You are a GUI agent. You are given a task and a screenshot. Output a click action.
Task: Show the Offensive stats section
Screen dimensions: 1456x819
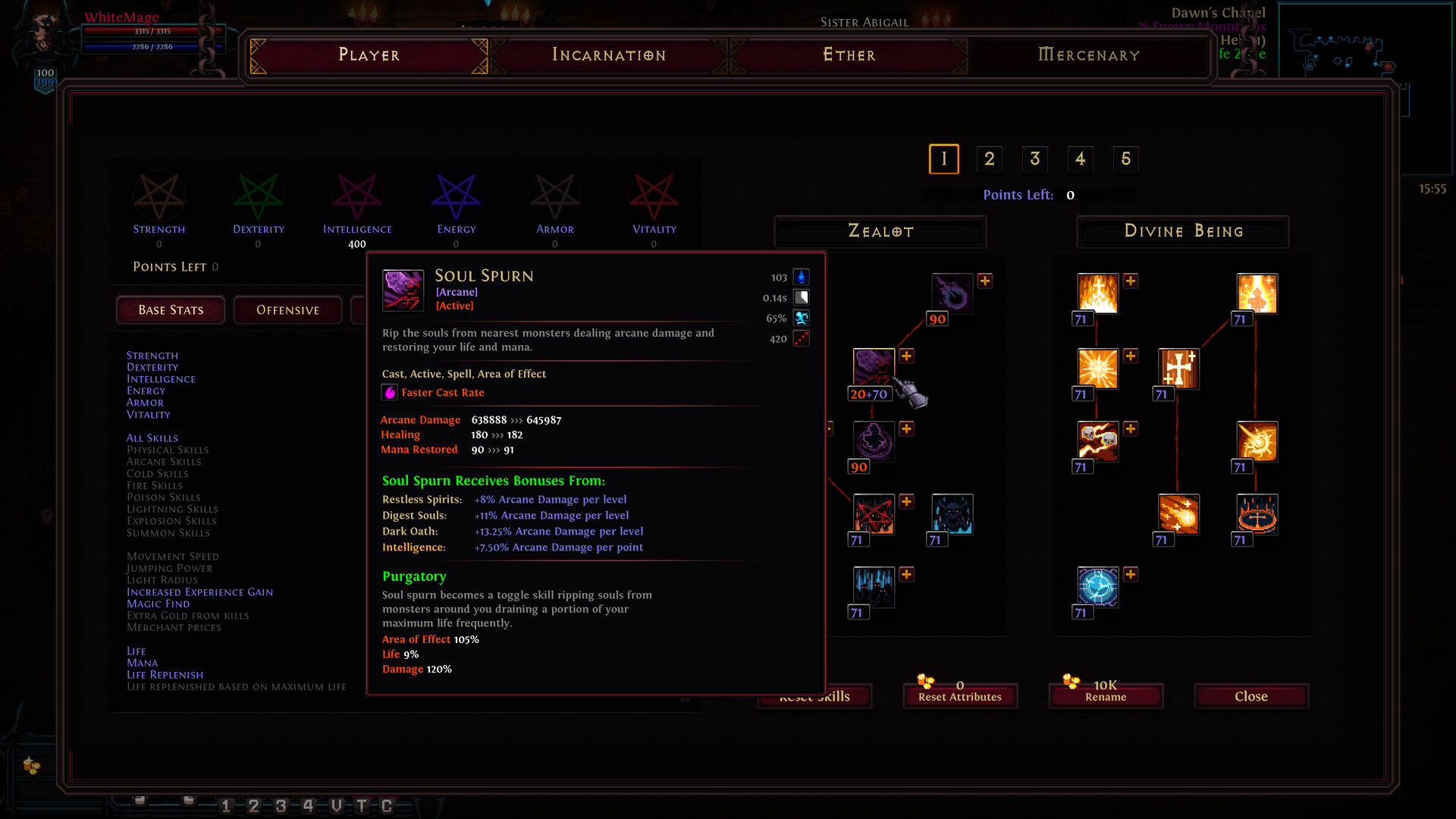pos(287,310)
